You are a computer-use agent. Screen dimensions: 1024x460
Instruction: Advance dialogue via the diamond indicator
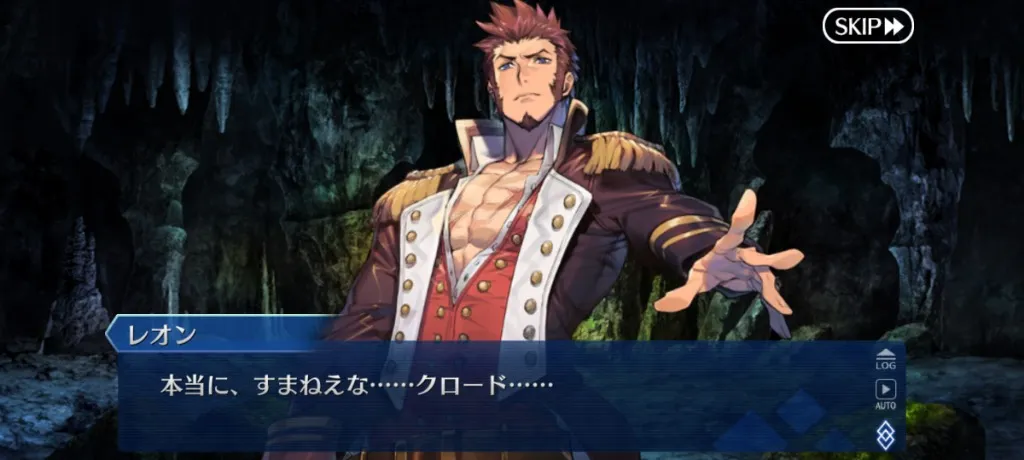coord(885,433)
